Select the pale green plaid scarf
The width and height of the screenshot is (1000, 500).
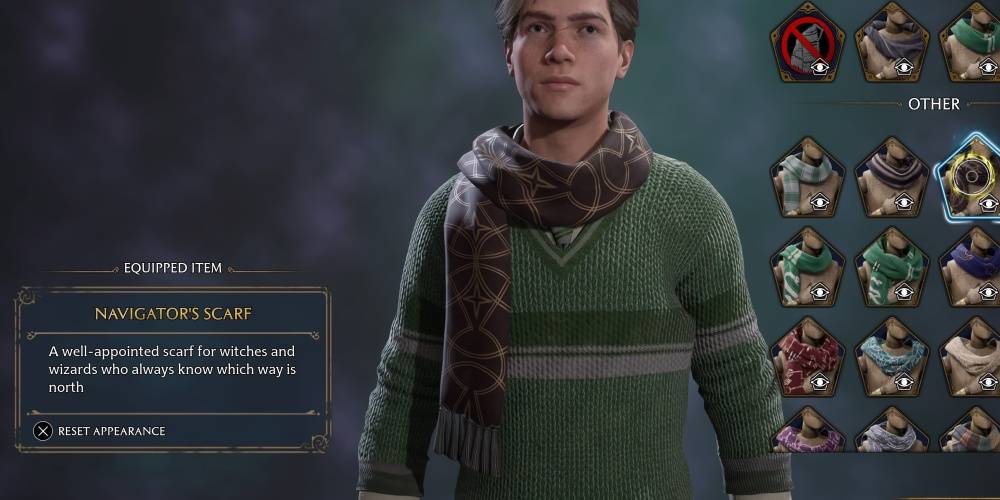806,178
